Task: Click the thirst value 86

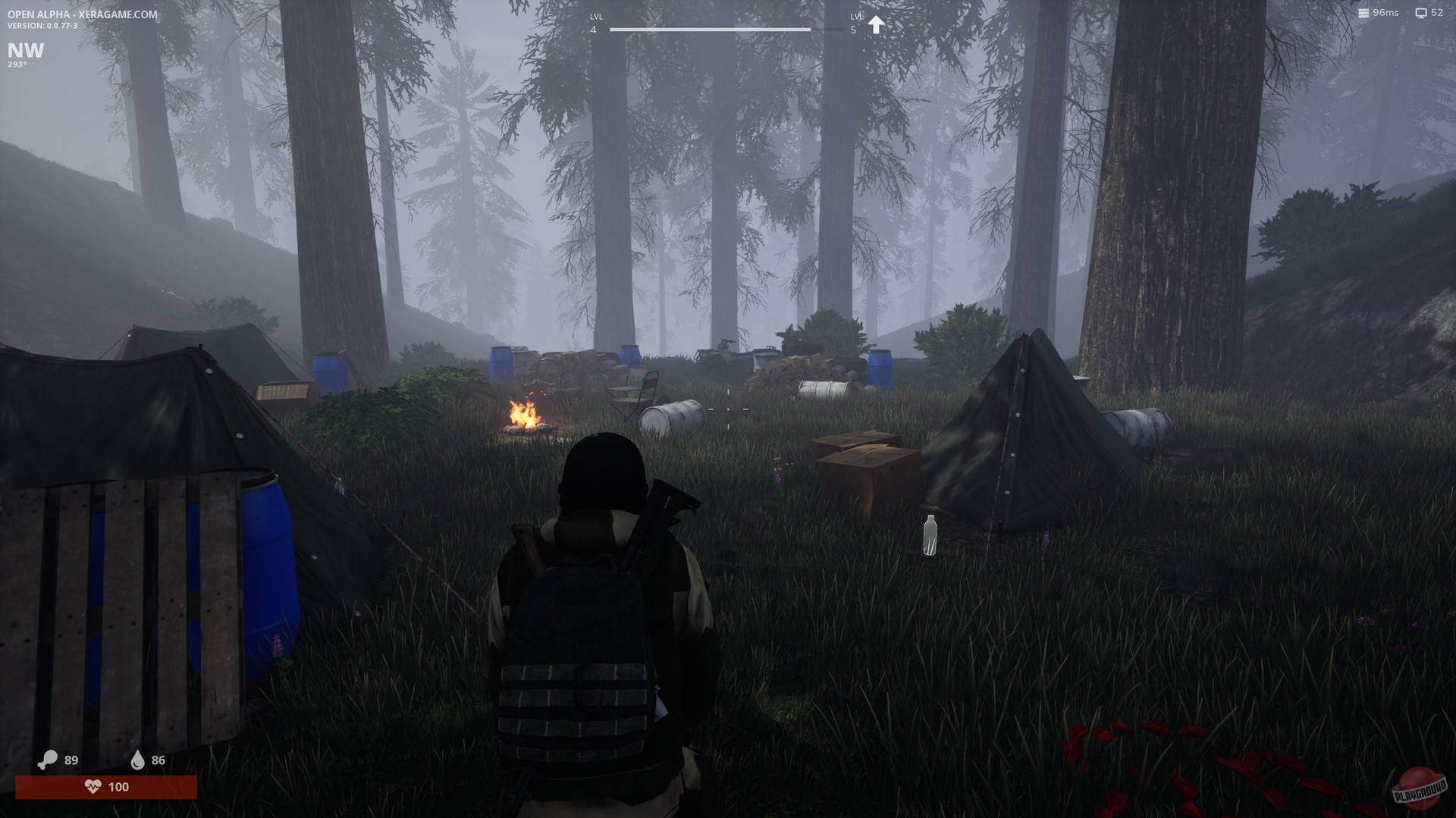Action: click(158, 760)
